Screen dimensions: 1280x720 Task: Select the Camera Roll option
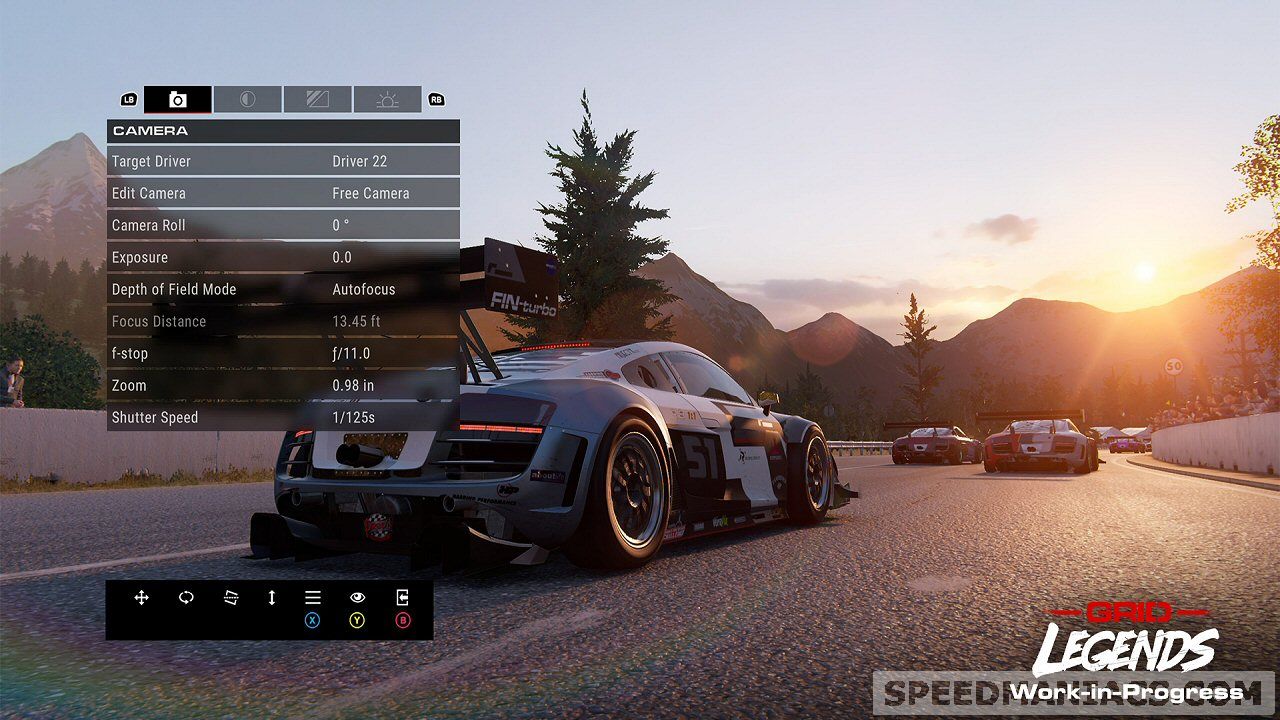coord(283,225)
